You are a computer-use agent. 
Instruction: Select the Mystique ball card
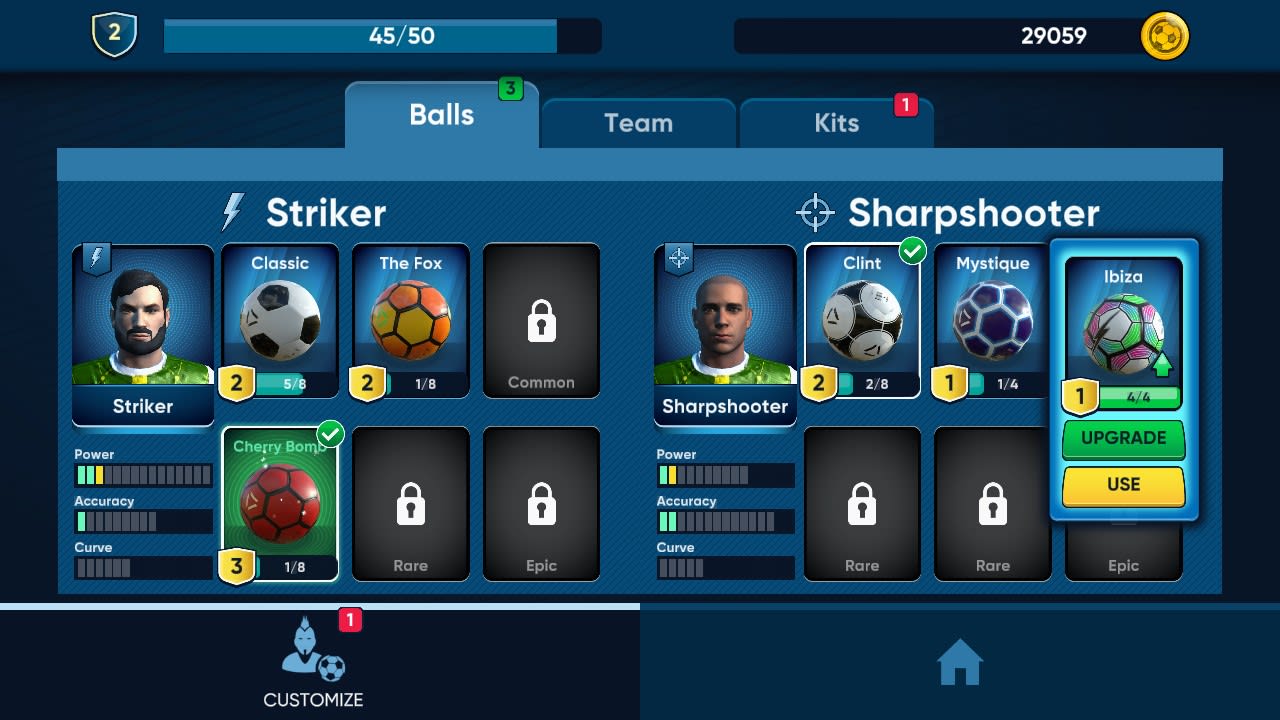992,320
